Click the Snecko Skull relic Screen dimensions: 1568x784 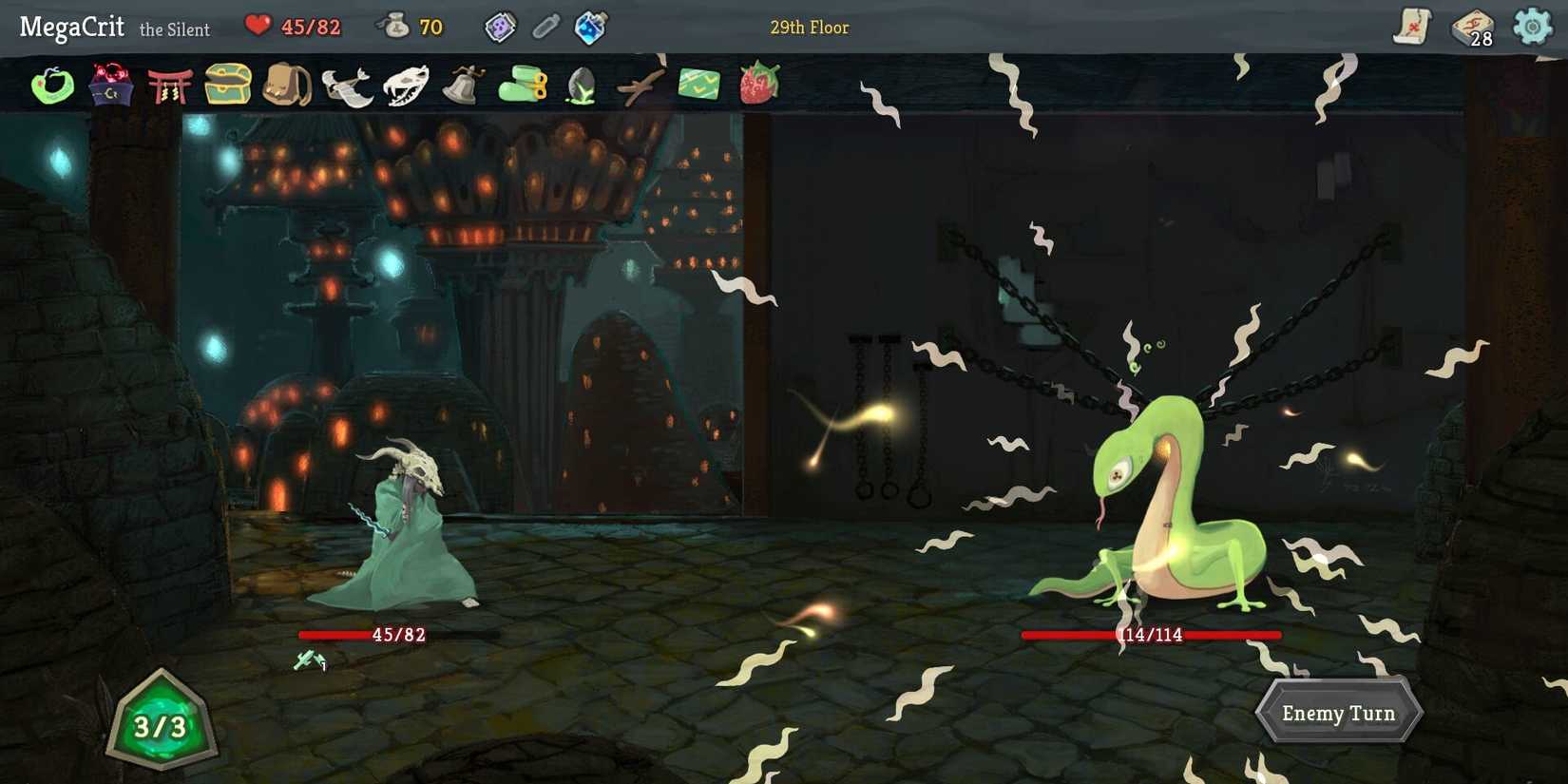tap(407, 84)
